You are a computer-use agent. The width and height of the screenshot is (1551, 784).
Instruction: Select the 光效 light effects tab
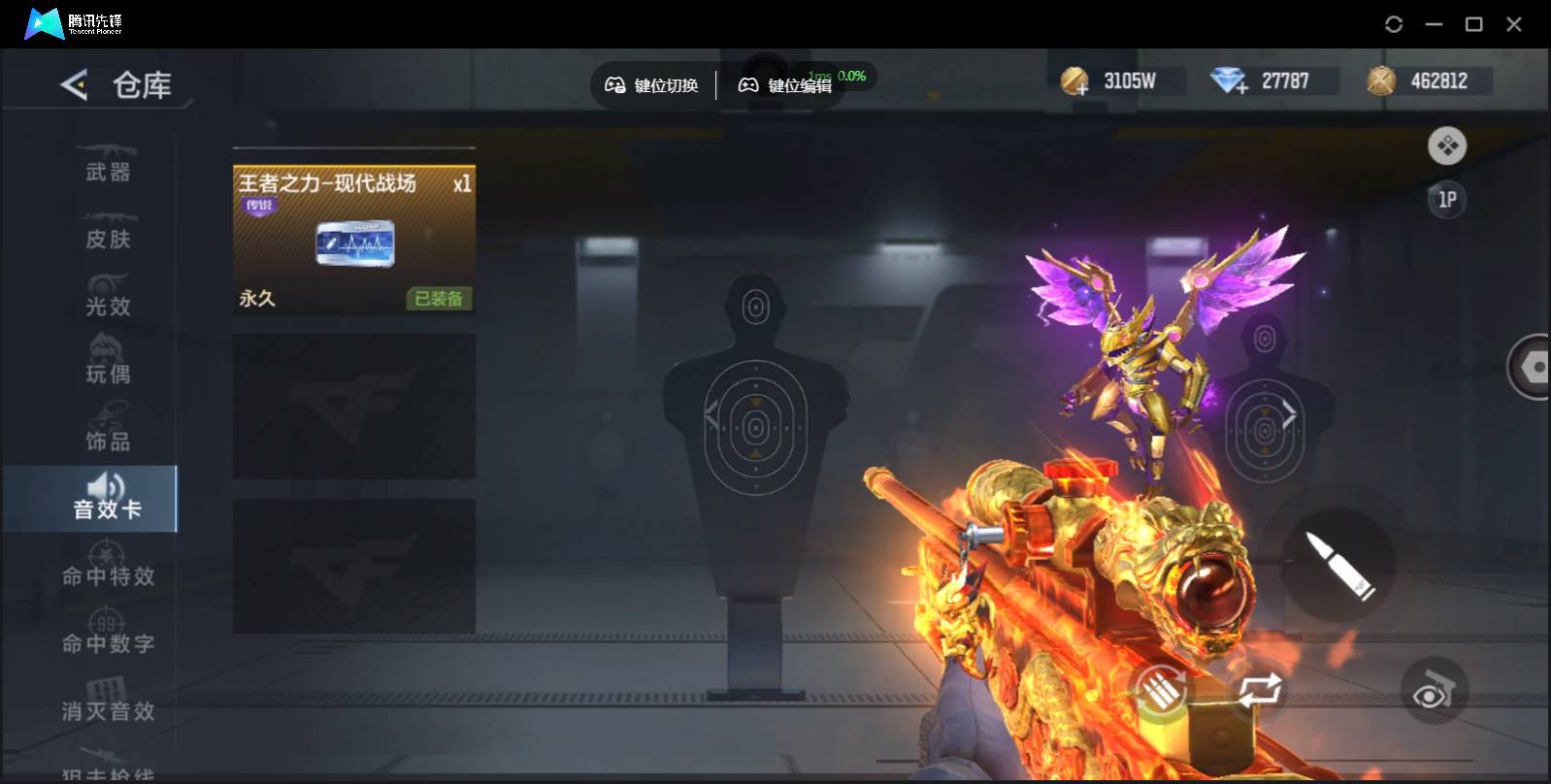107,298
